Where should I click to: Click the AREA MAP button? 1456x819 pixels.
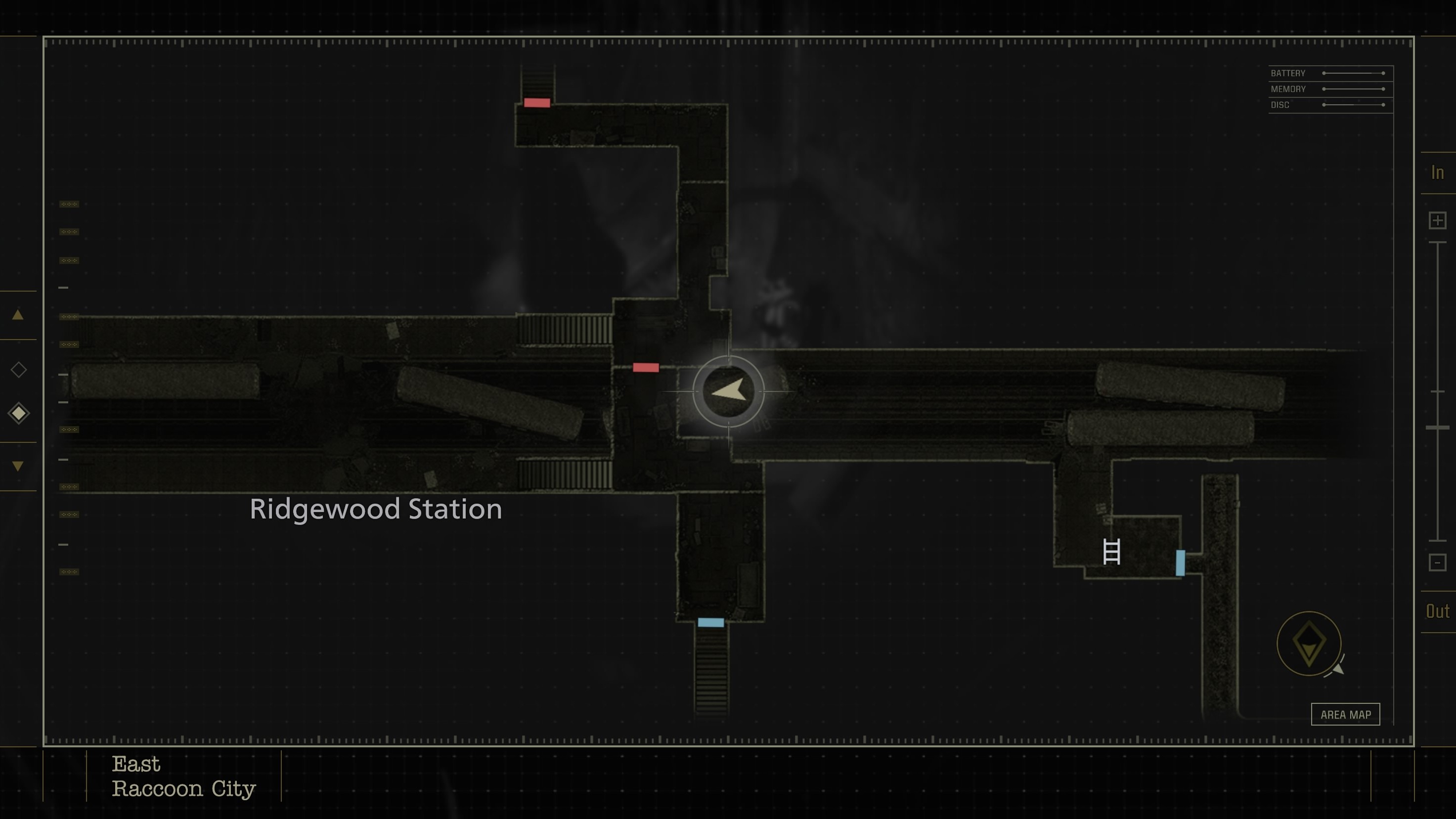(1346, 714)
